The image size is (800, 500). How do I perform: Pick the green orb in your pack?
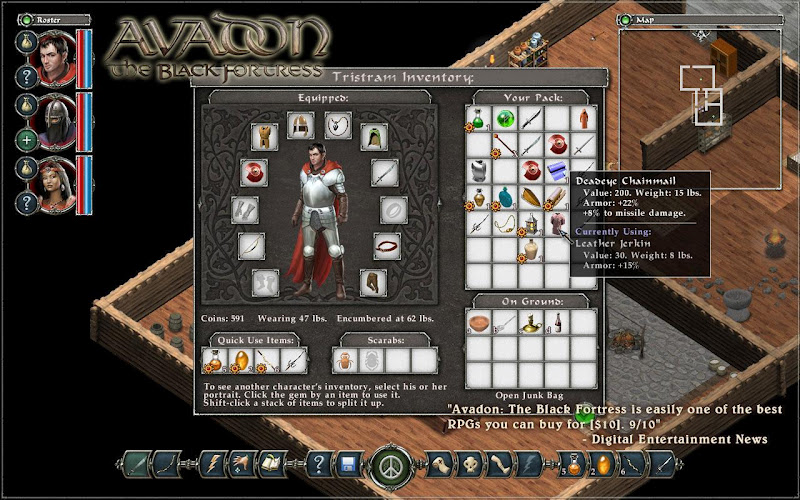(504, 120)
